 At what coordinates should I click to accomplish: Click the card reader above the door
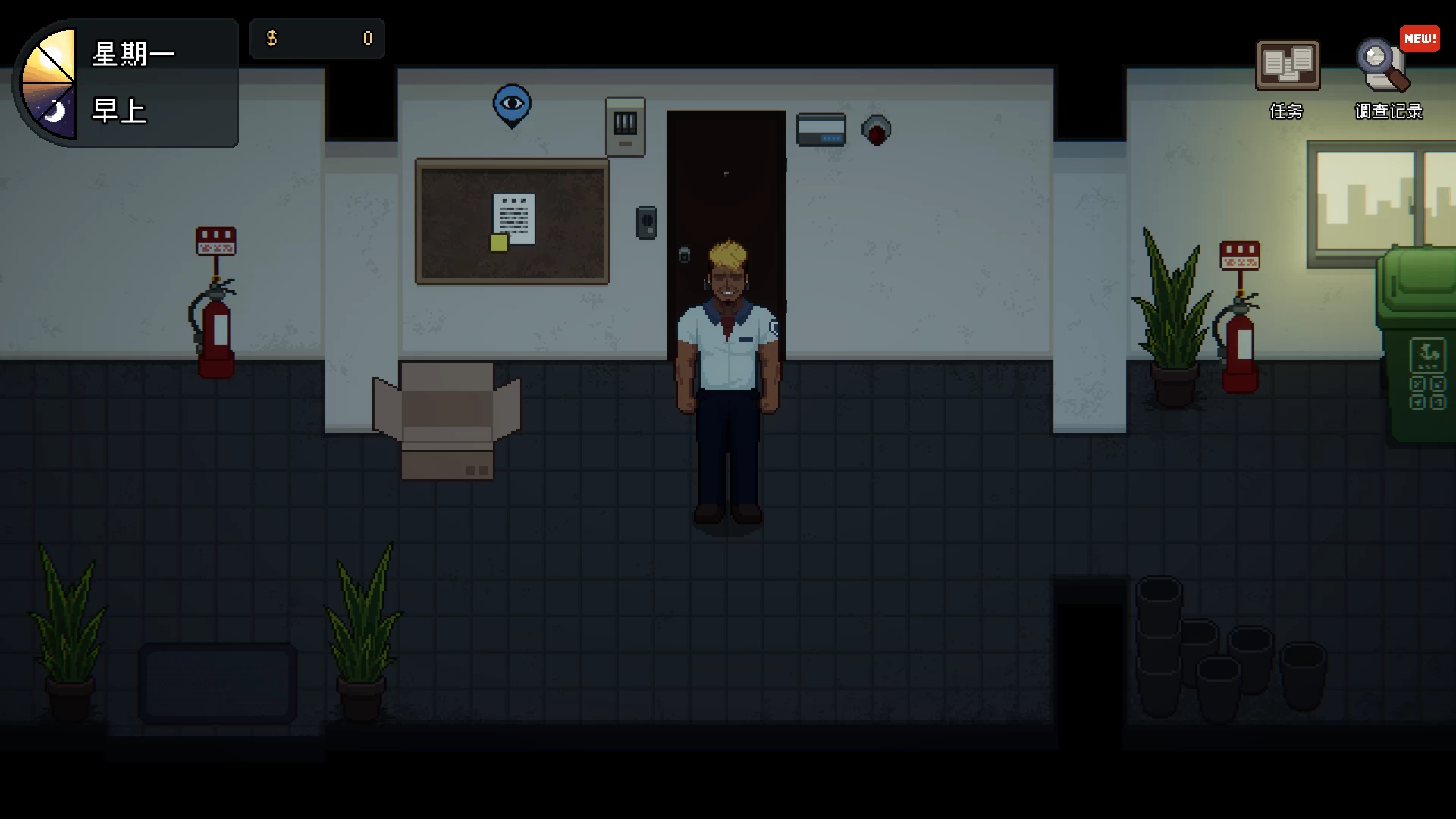[x=821, y=129]
